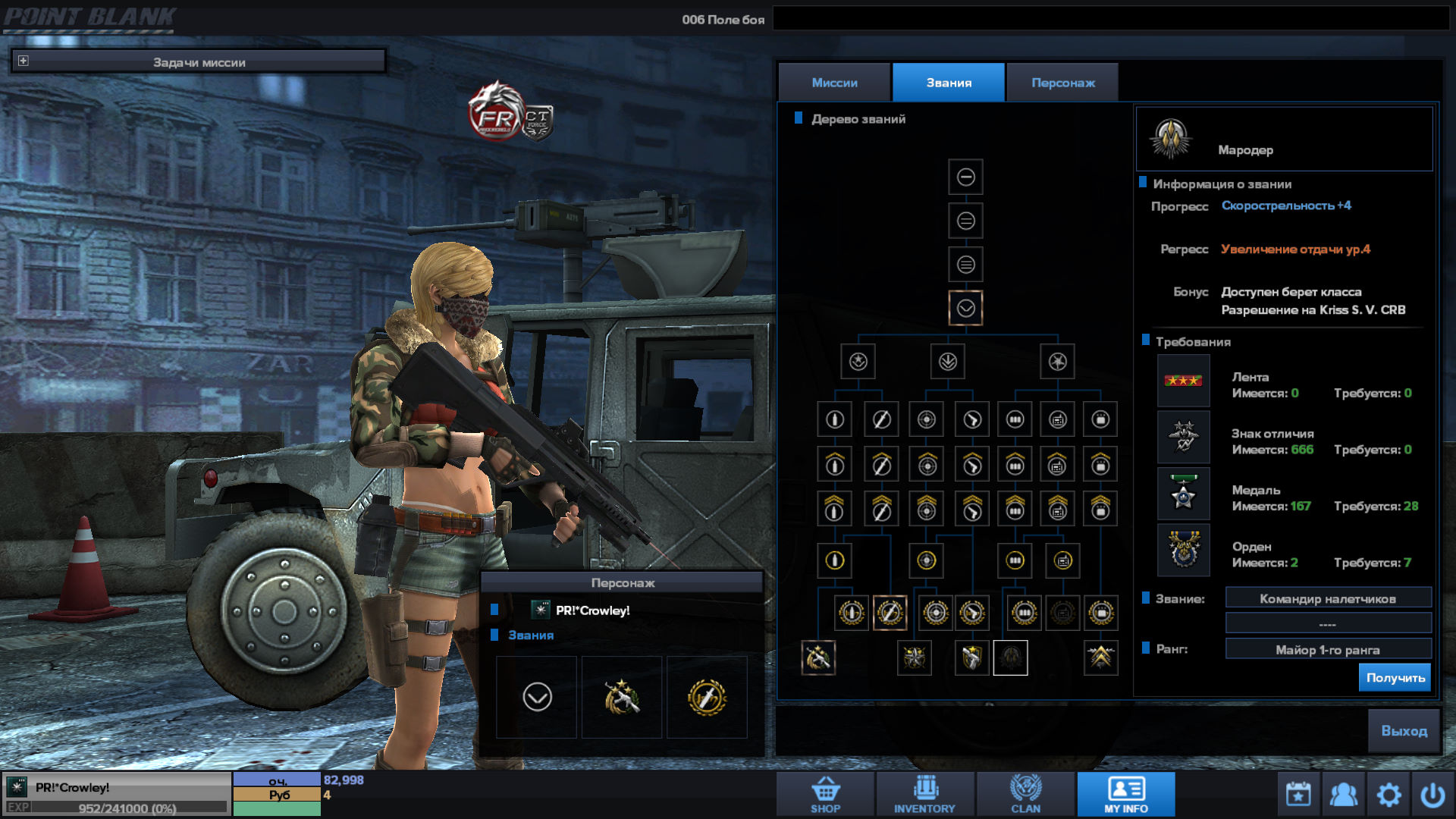Switch to the Персонаж tab
This screenshot has width=1456, height=819.
click(1062, 82)
